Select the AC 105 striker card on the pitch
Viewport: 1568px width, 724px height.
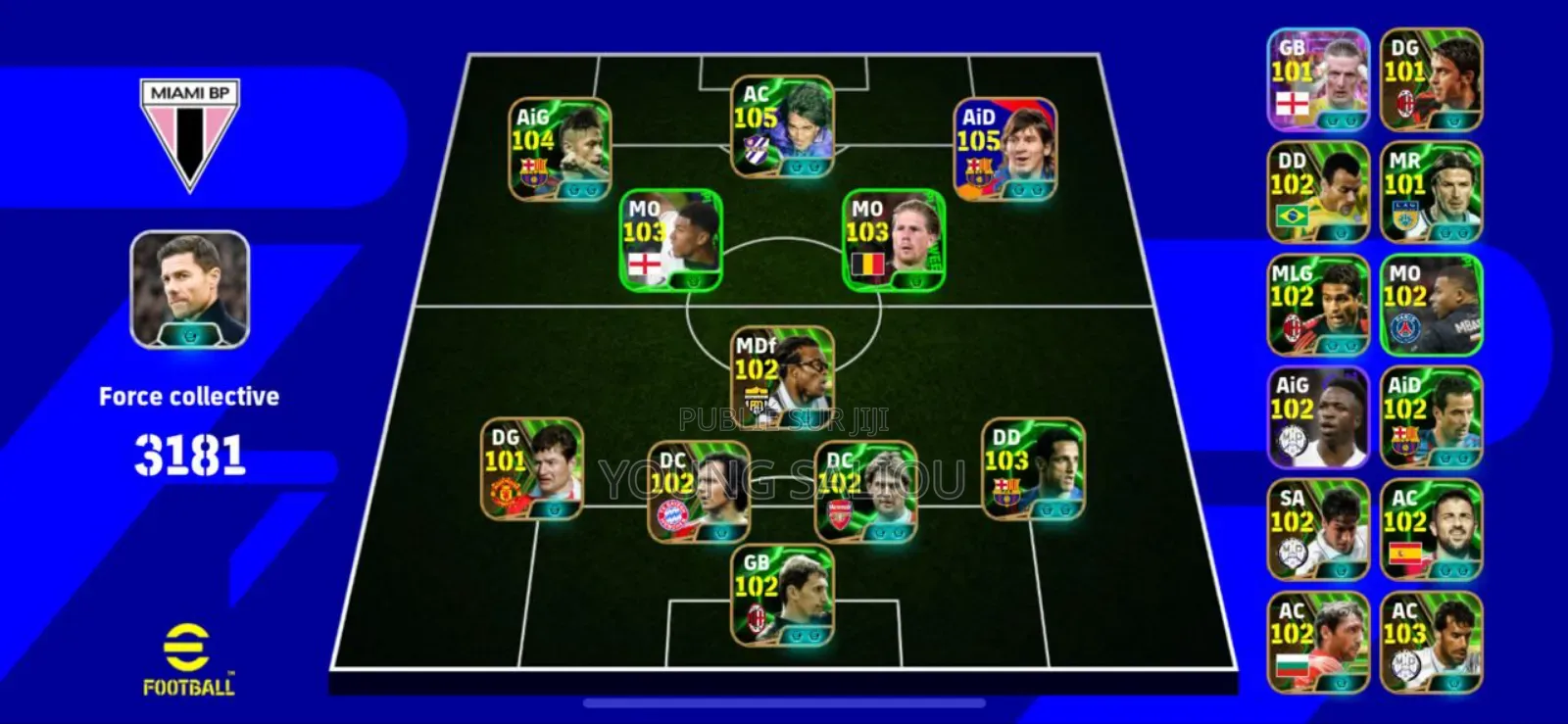784,127
